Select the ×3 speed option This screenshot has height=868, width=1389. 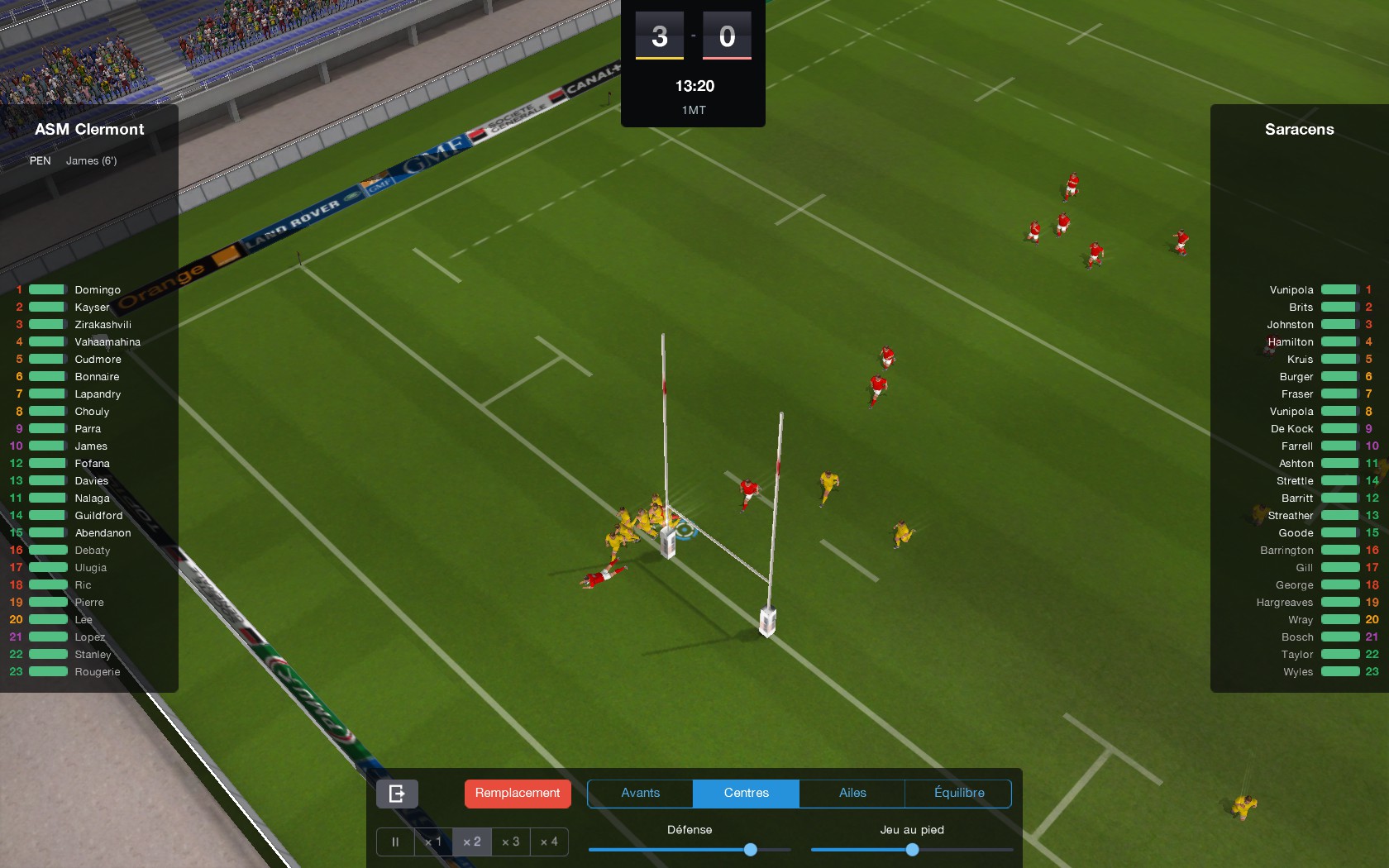510,842
